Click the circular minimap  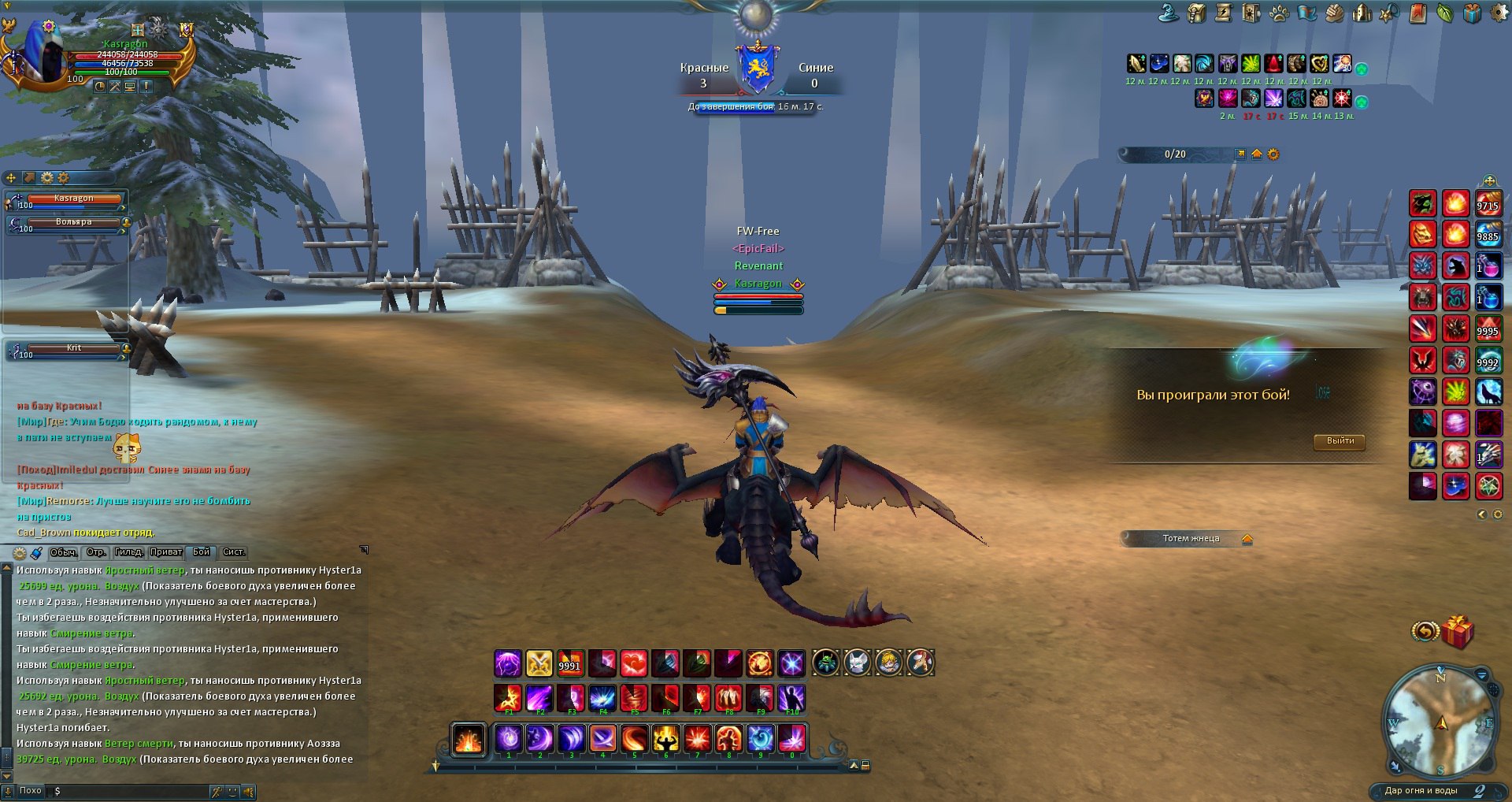tap(1440, 721)
